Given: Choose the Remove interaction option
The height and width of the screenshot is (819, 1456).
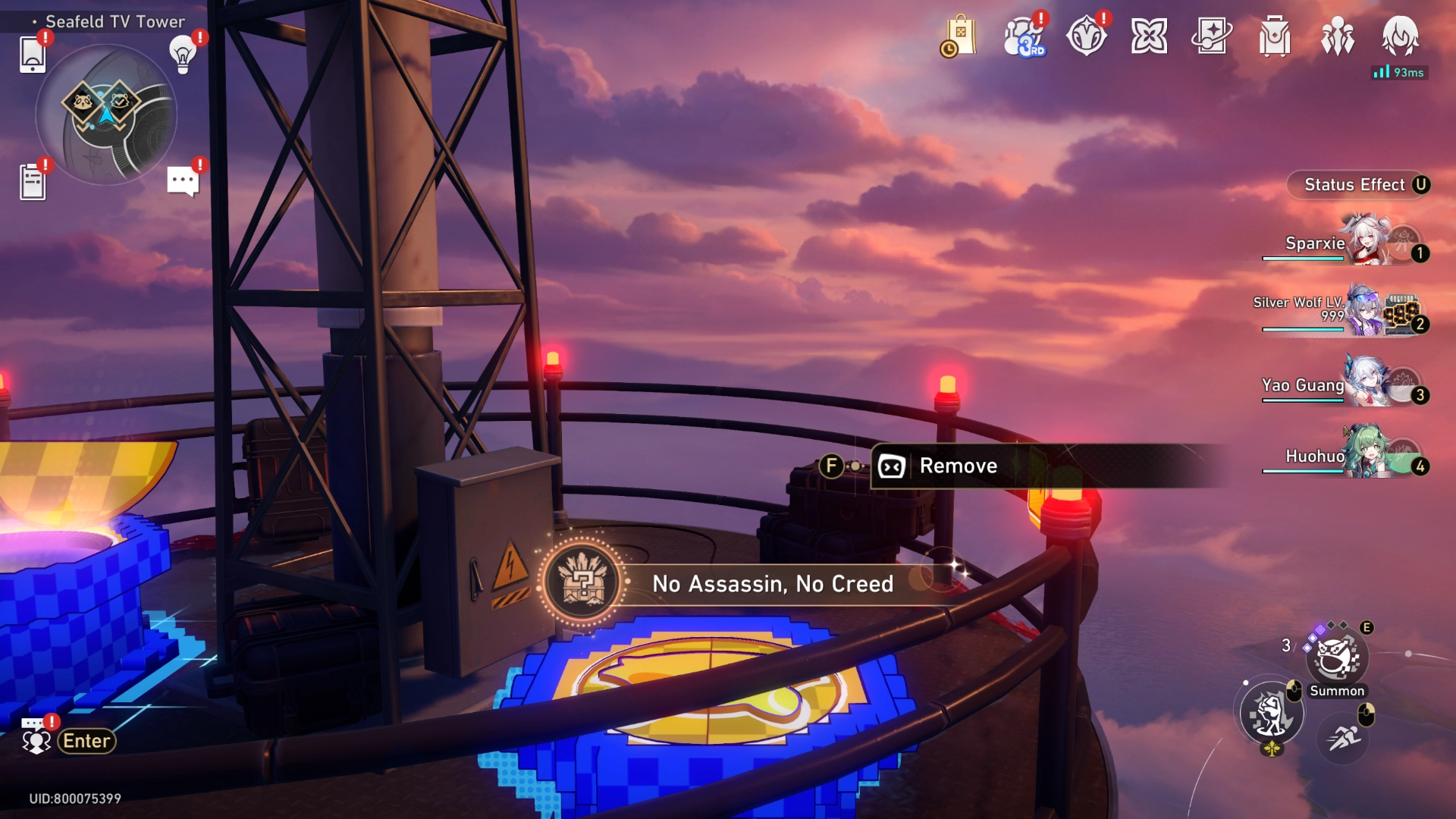Looking at the screenshot, I should [958, 466].
